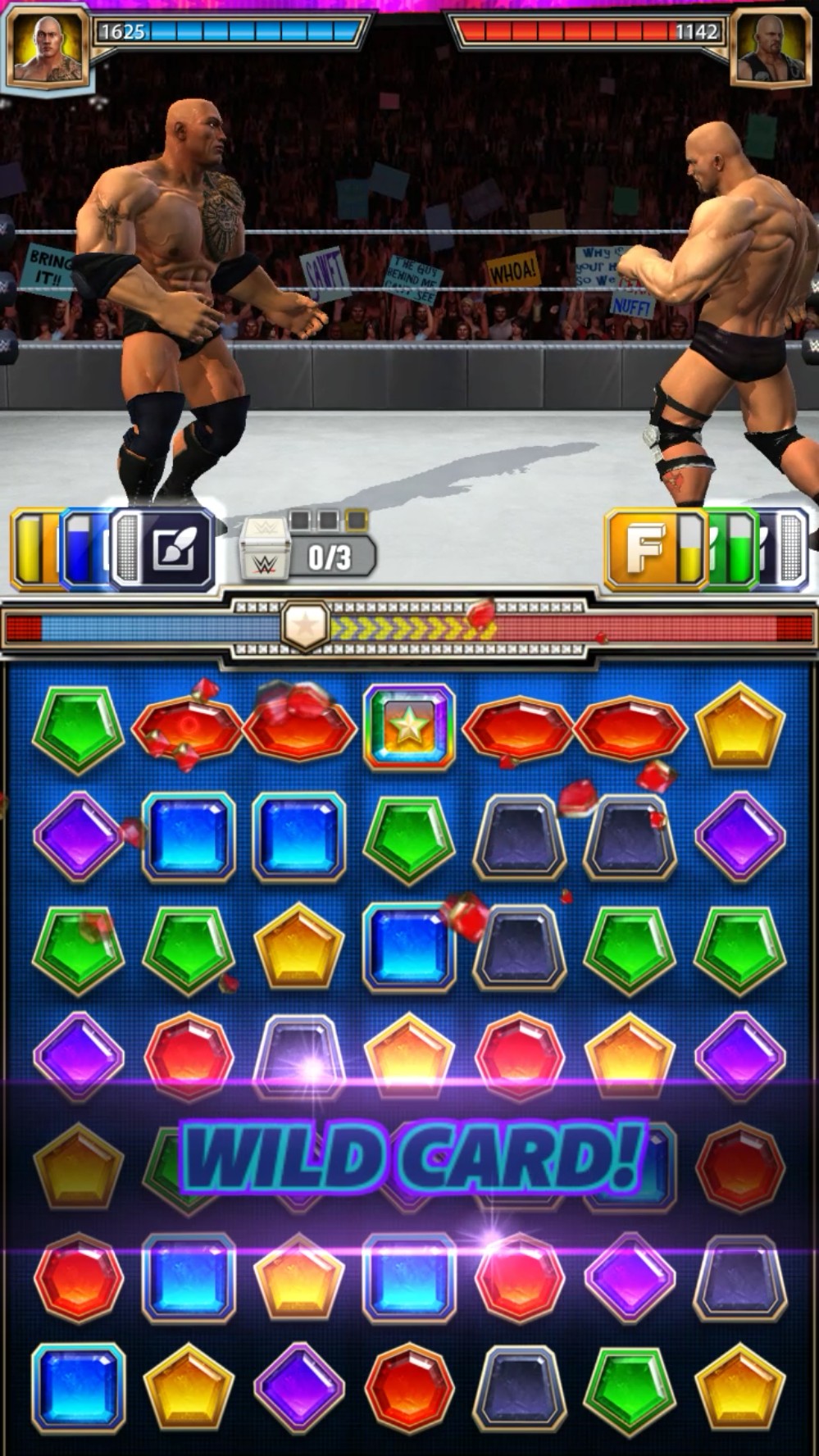Select the star wild card gem

tap(408, 727)
